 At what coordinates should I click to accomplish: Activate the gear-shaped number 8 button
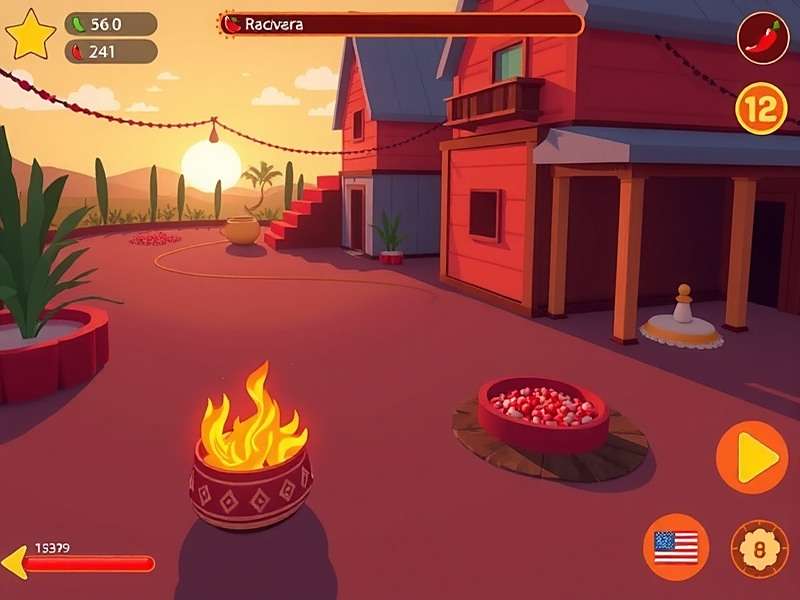click(x=759, y=549)
